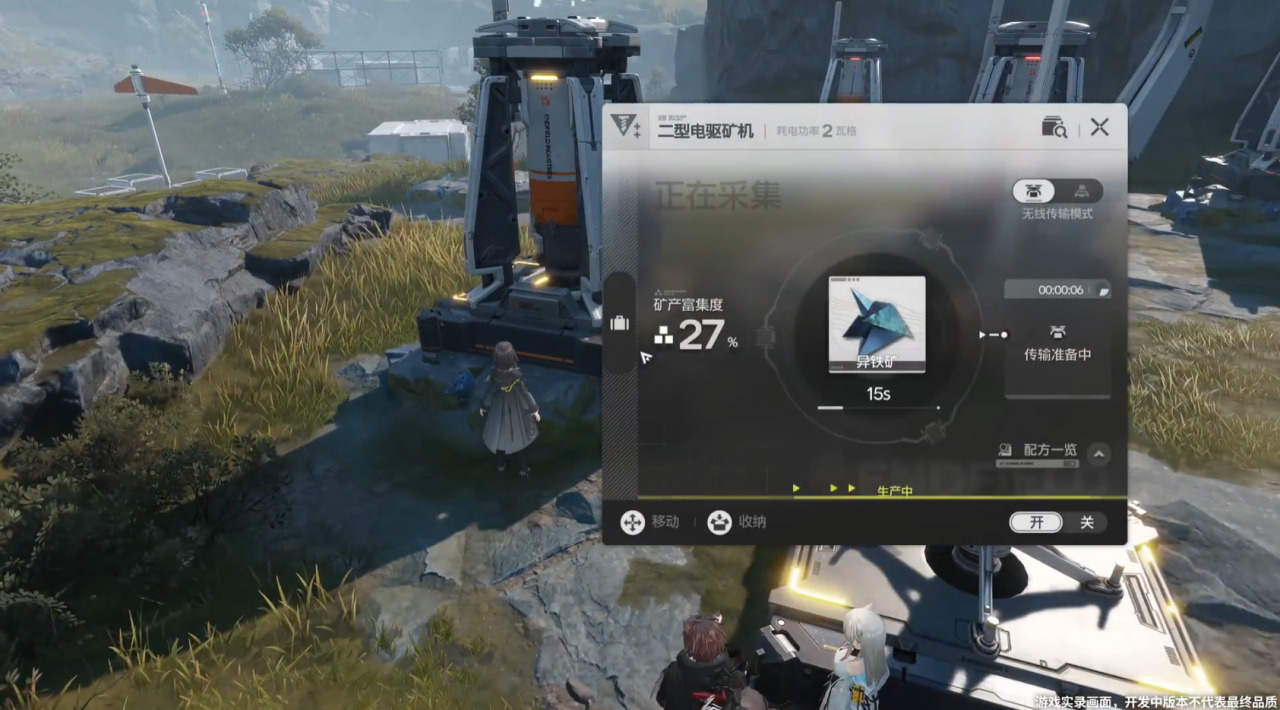Select the 异铁矿 ore item tile
The width and height of the screenshot is (1280, 710).
[x=877, y=325]
